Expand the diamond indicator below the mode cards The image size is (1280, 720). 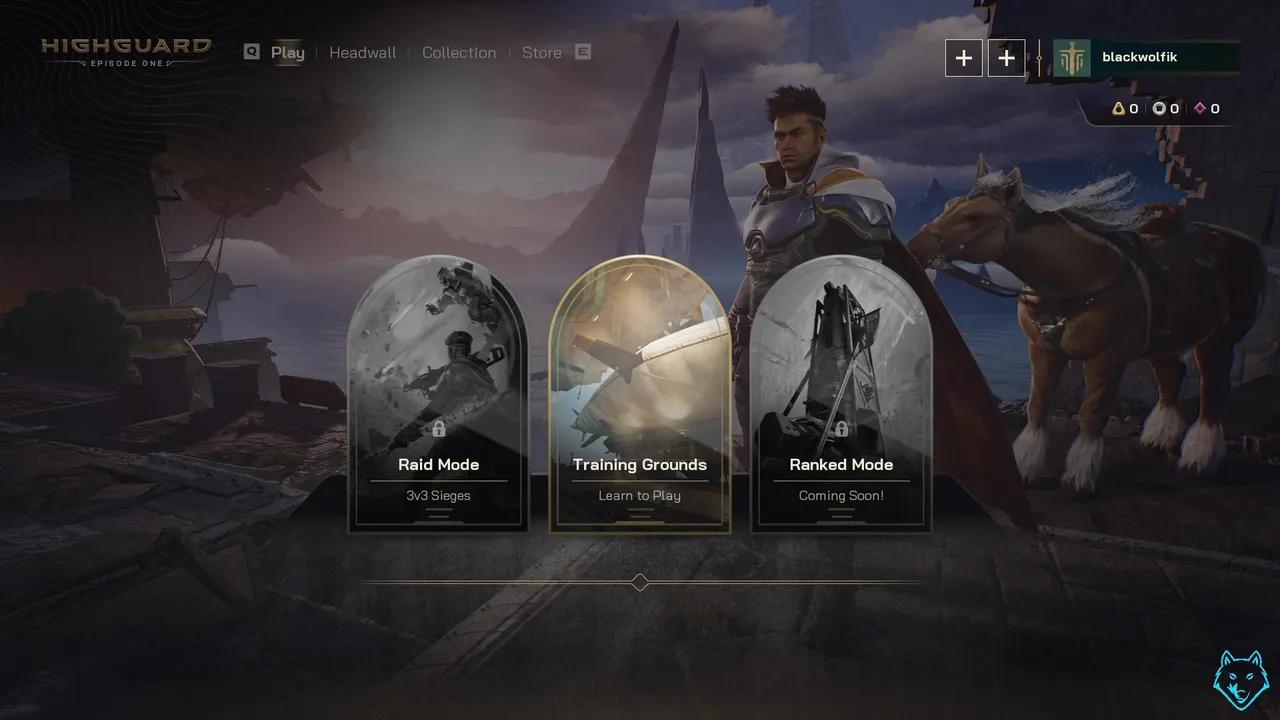[x=640, y=581]
